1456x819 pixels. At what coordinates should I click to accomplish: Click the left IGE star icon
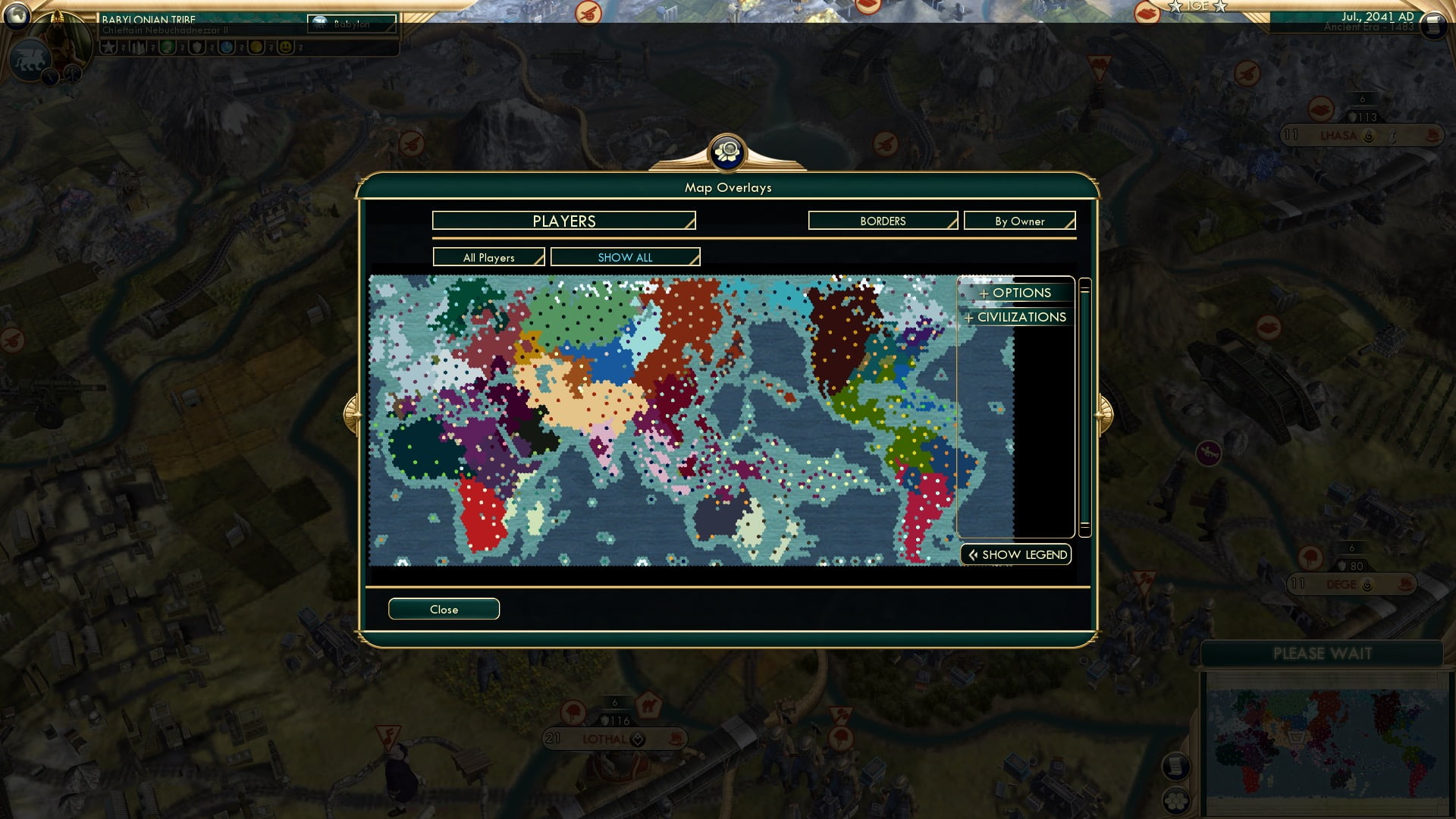point(1175,7)
